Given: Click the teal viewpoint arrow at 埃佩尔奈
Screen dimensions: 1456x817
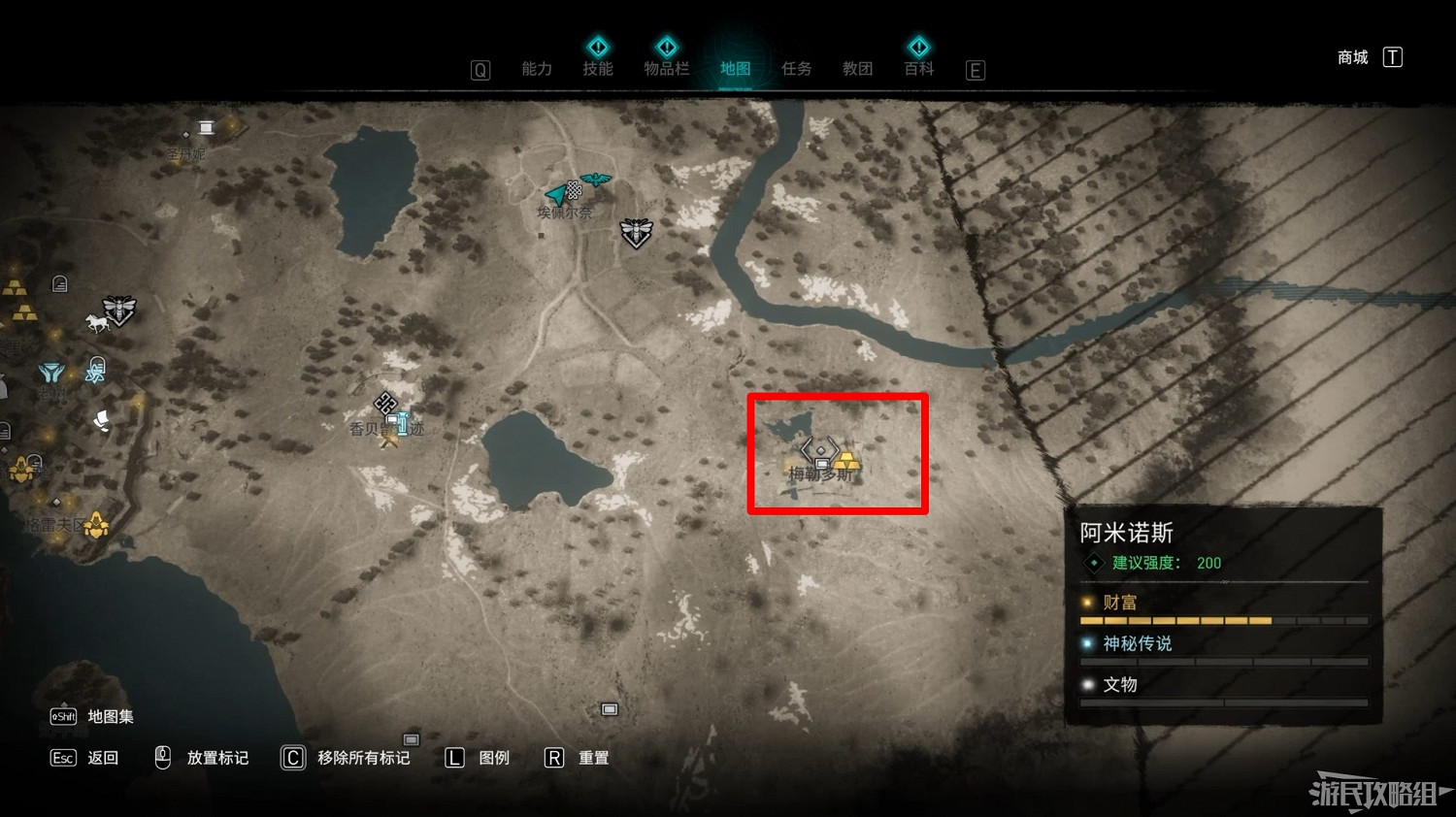Looking at the screenshot, I should point(555,192).
